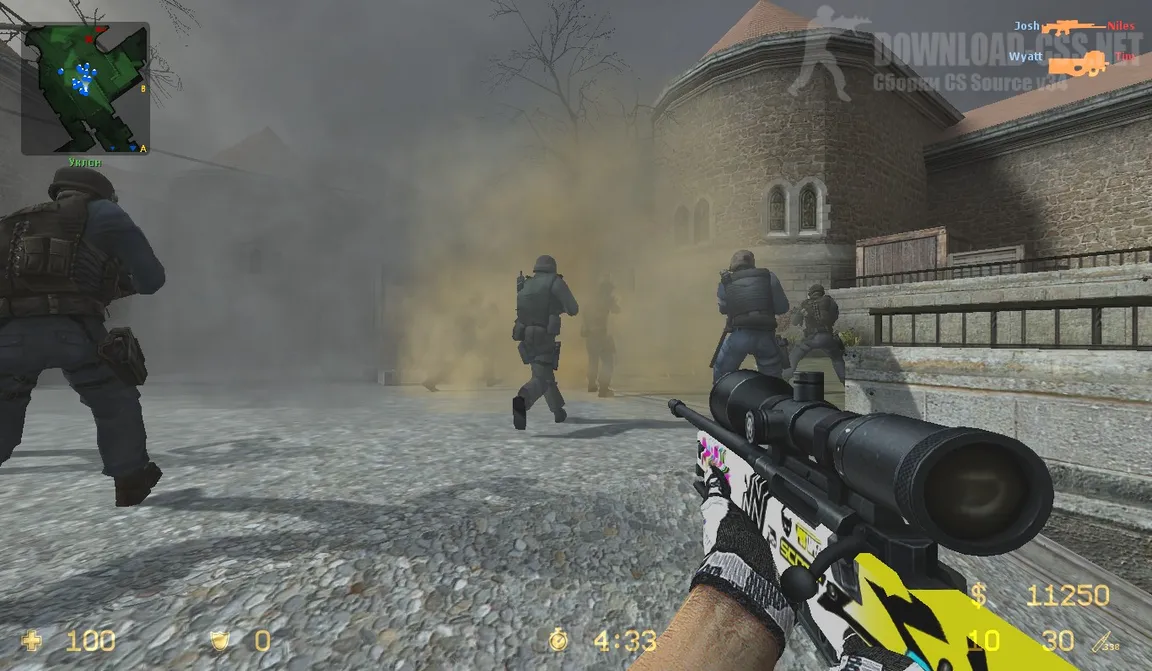
Task: Click the round timer stopwatch icon
Action: coord(558,640)
